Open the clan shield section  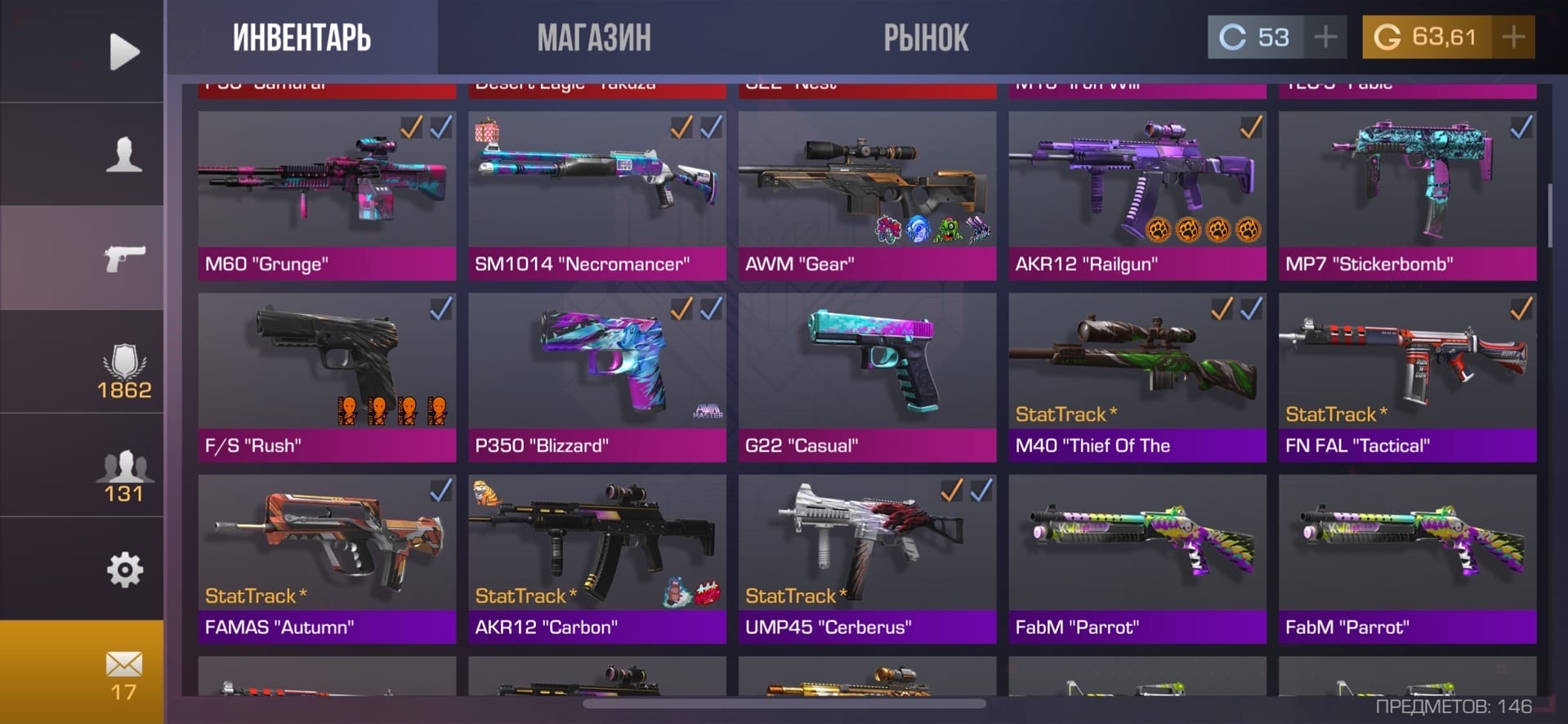click(x=124, y=371)
